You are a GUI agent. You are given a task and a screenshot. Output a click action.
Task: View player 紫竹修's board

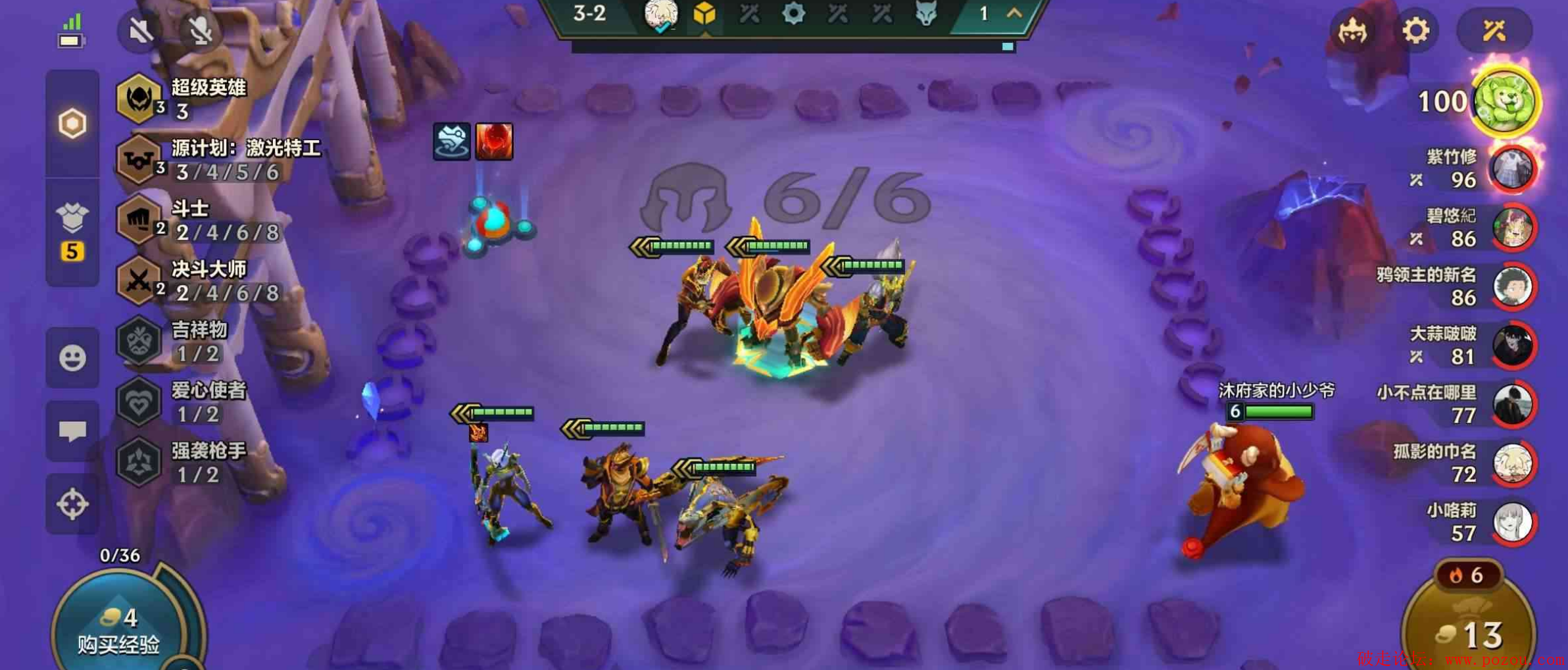pos(1511,169)
